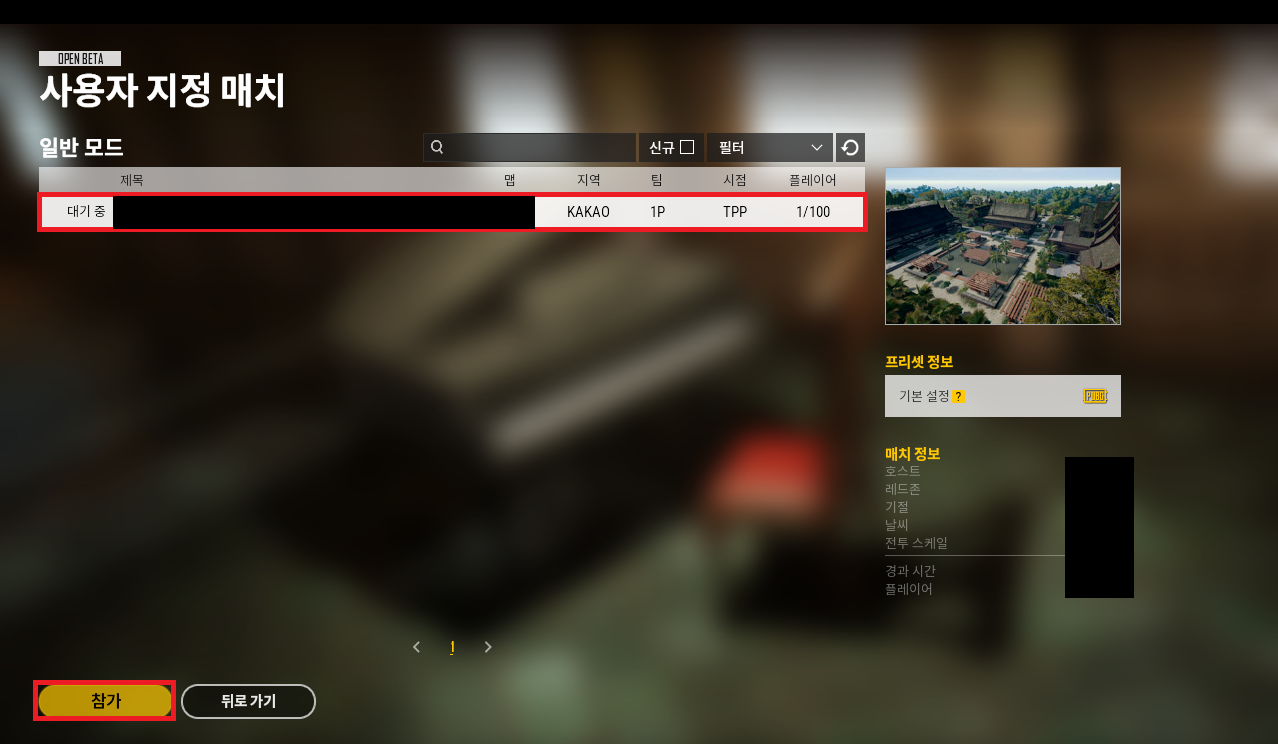The height and width of the screenshot is (744, 1278).
Task: Go back using the 뒤로 가기 button
Action: click(248, 701)
